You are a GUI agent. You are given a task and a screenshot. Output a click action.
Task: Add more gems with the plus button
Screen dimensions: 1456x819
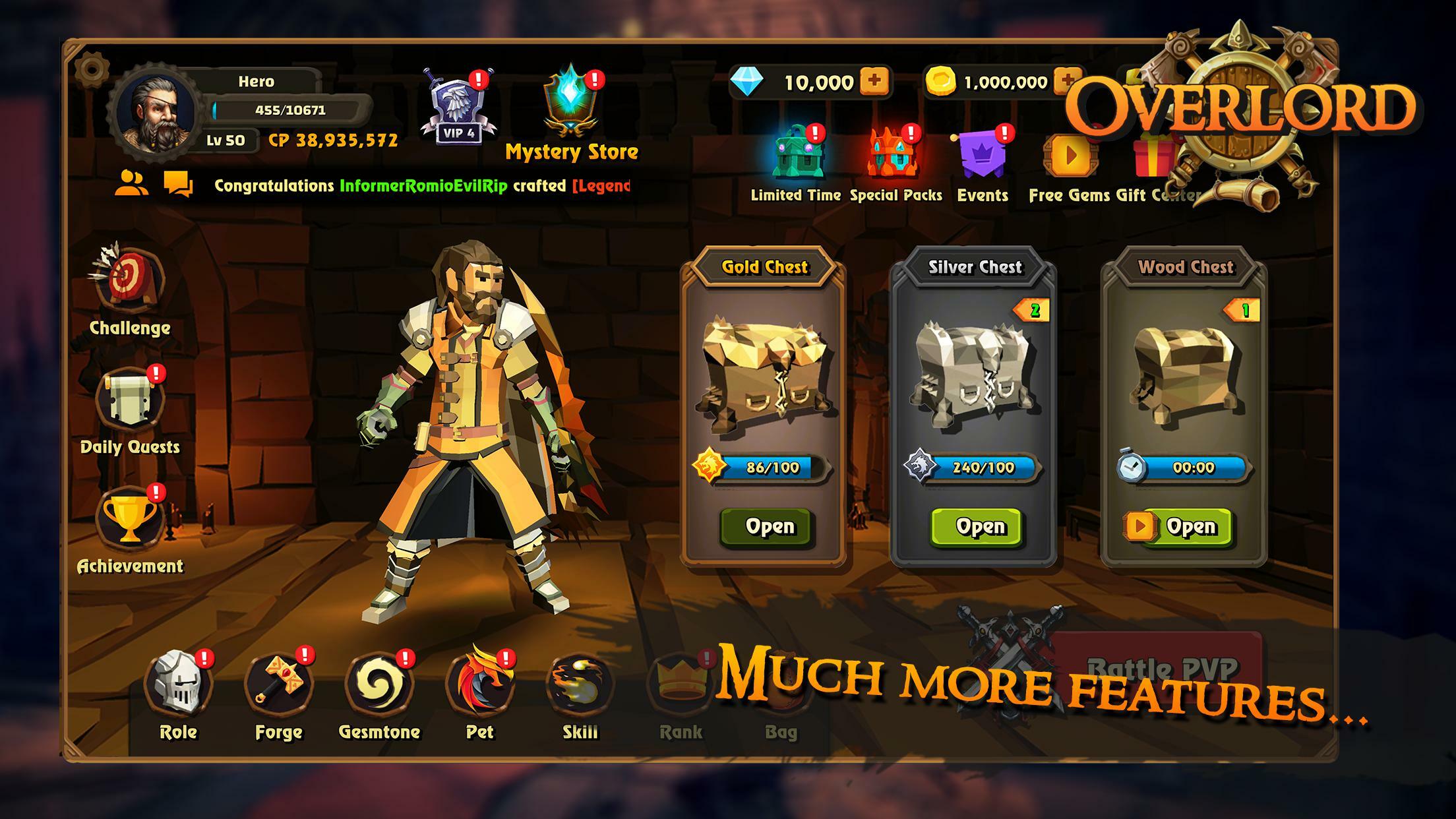tap(875, 82)
